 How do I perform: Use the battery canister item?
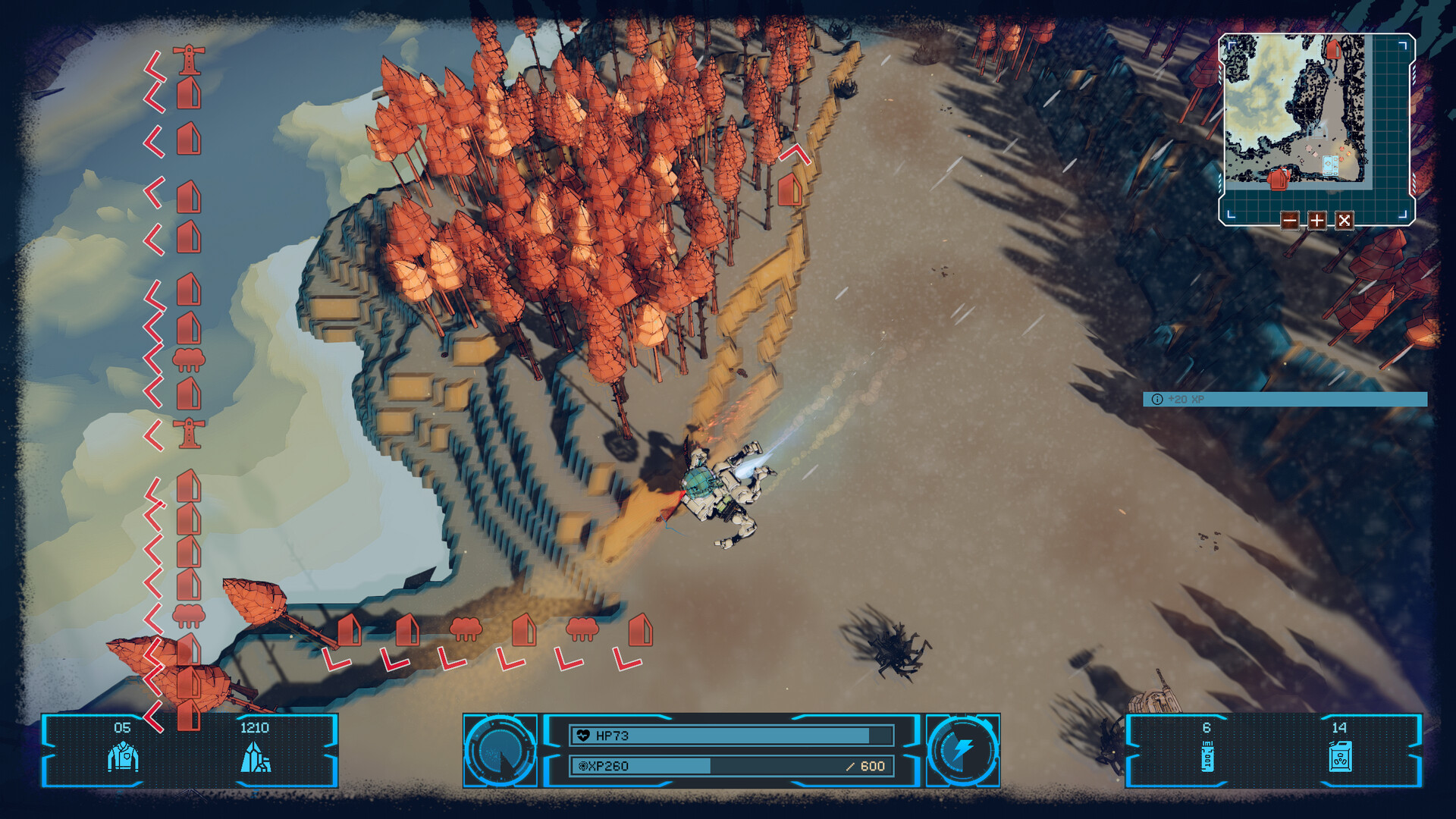click(1207, 757)
